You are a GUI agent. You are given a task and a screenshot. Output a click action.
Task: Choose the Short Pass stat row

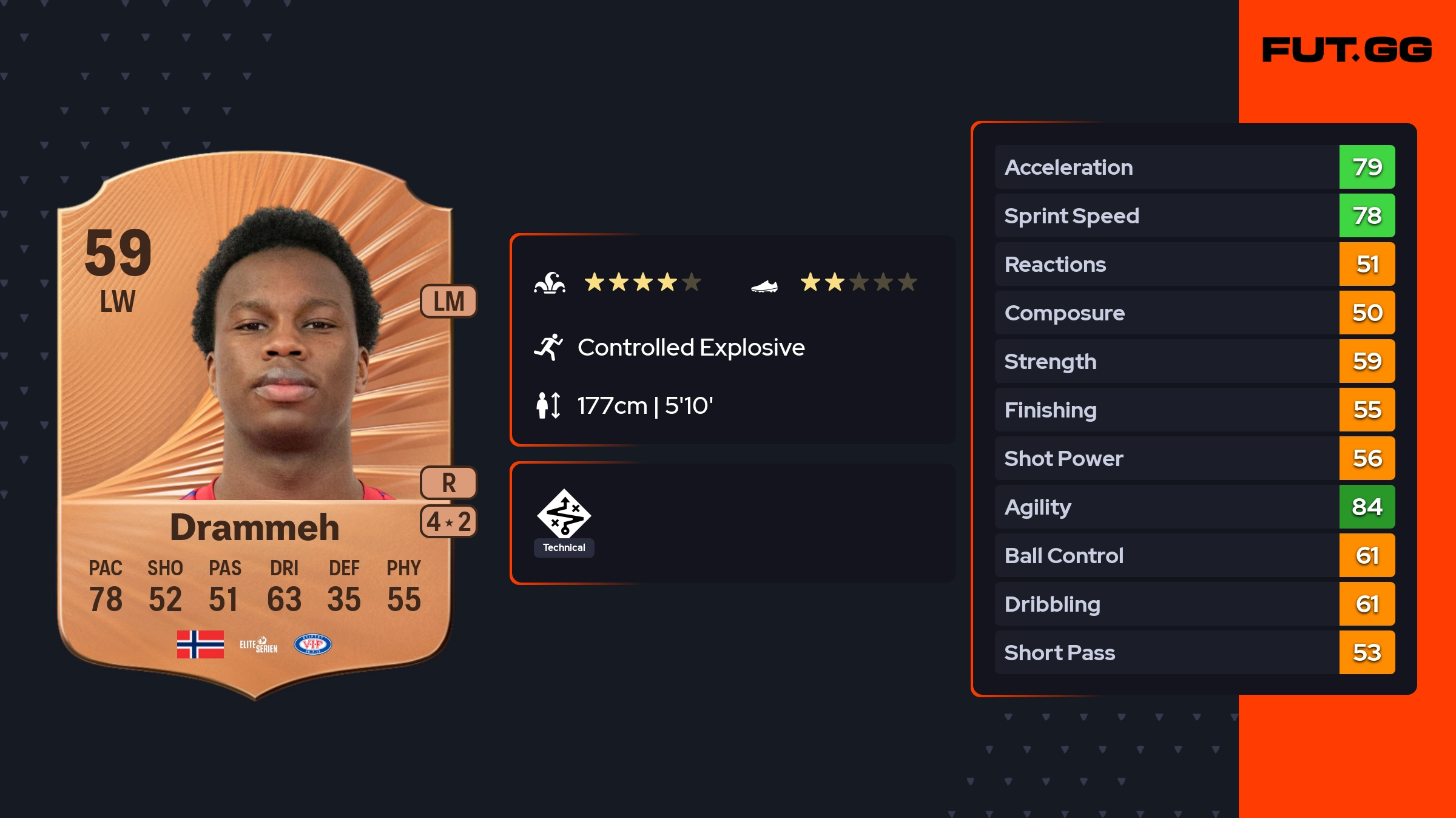pyautogui.click(x=1194, y=652)
